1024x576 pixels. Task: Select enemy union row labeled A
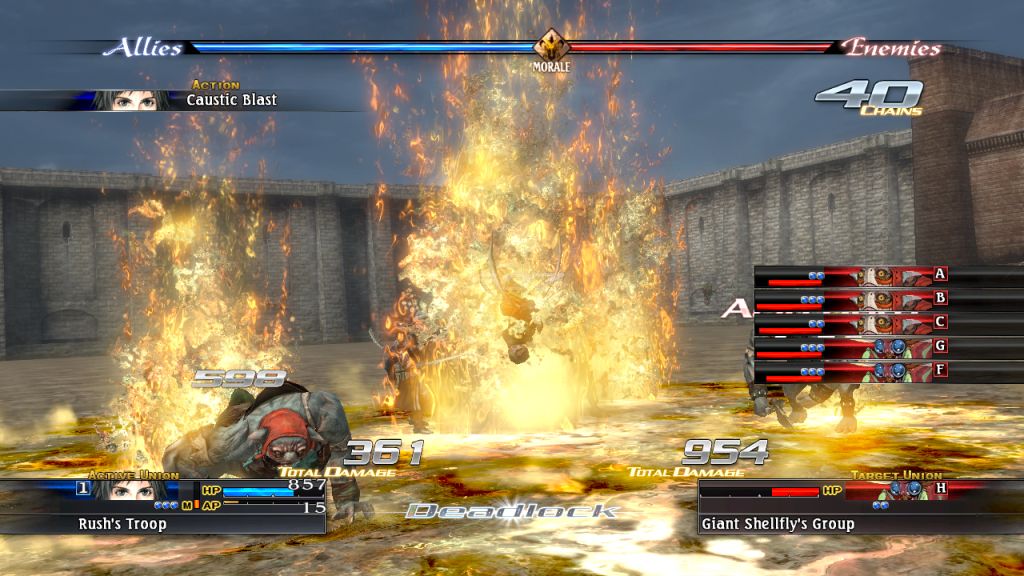(852, 274)
